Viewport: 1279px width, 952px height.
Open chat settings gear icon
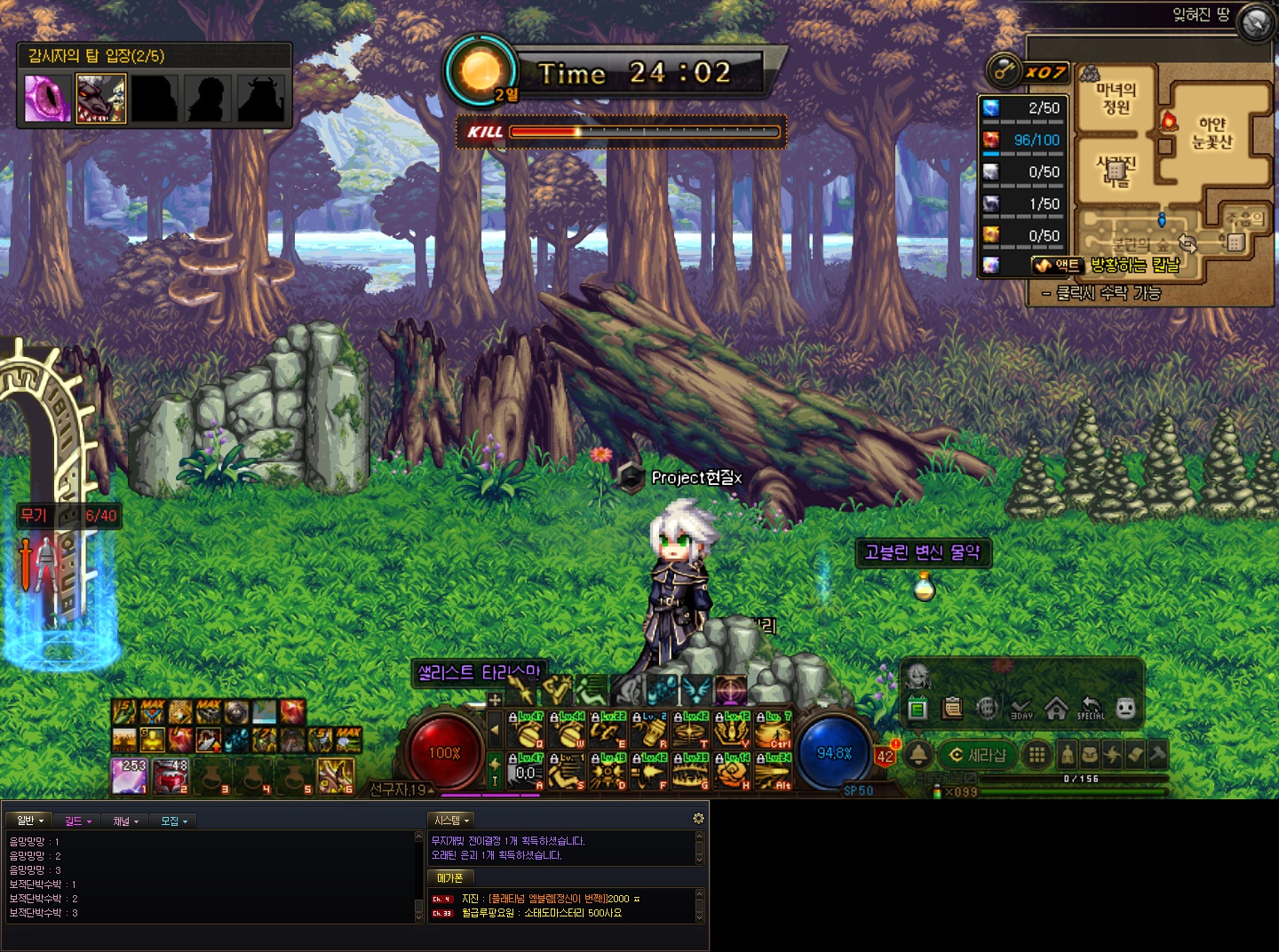698,818
